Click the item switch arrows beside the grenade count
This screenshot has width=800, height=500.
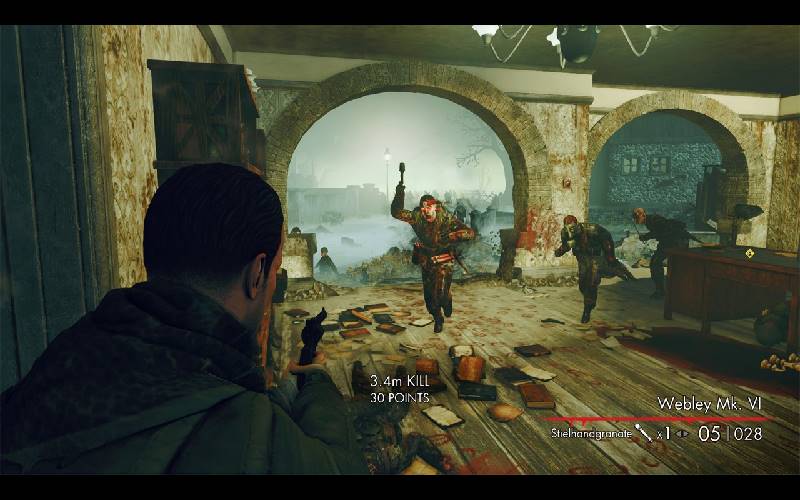click(684, 434)
